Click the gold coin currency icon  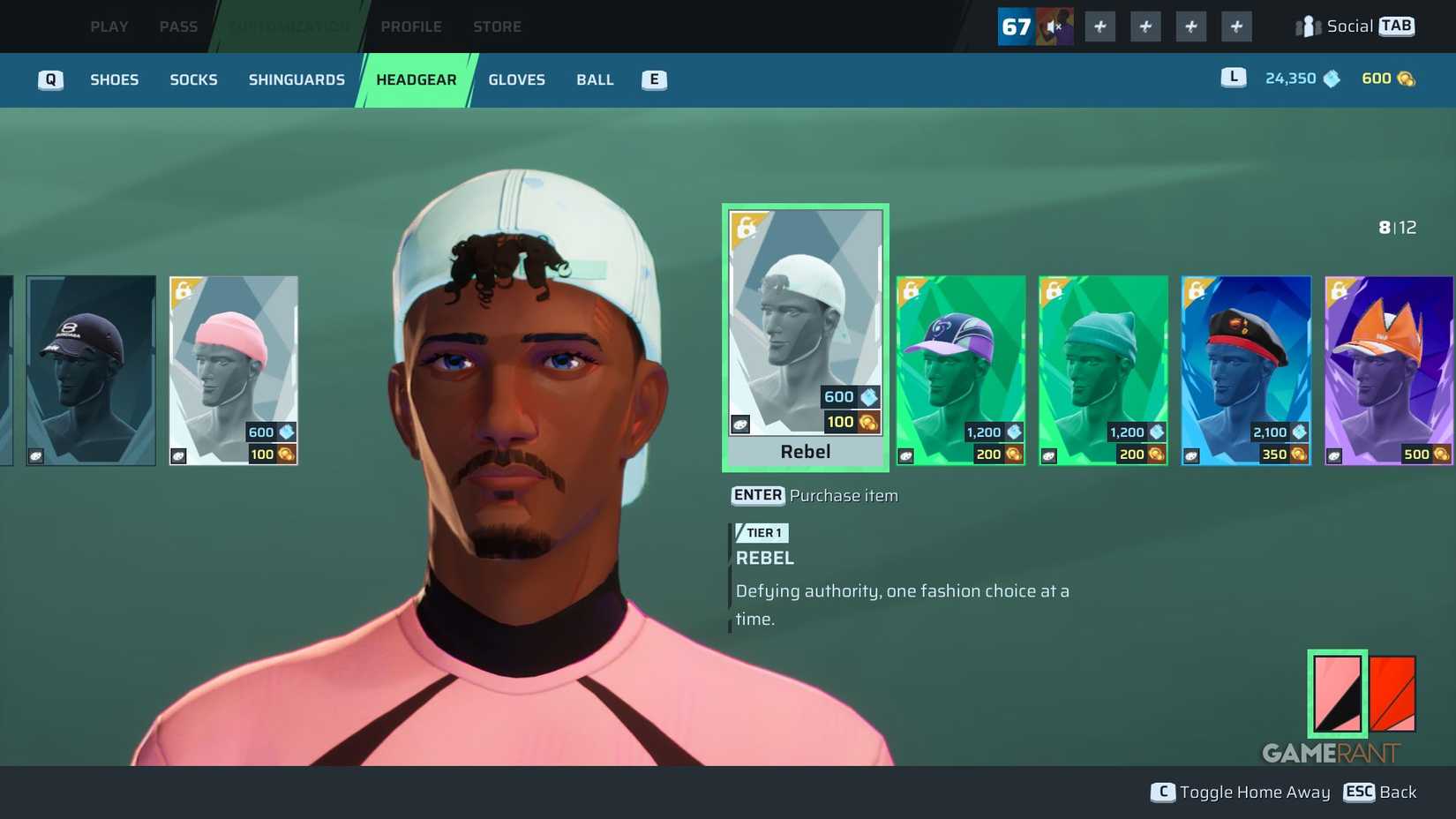(1407, 79)
